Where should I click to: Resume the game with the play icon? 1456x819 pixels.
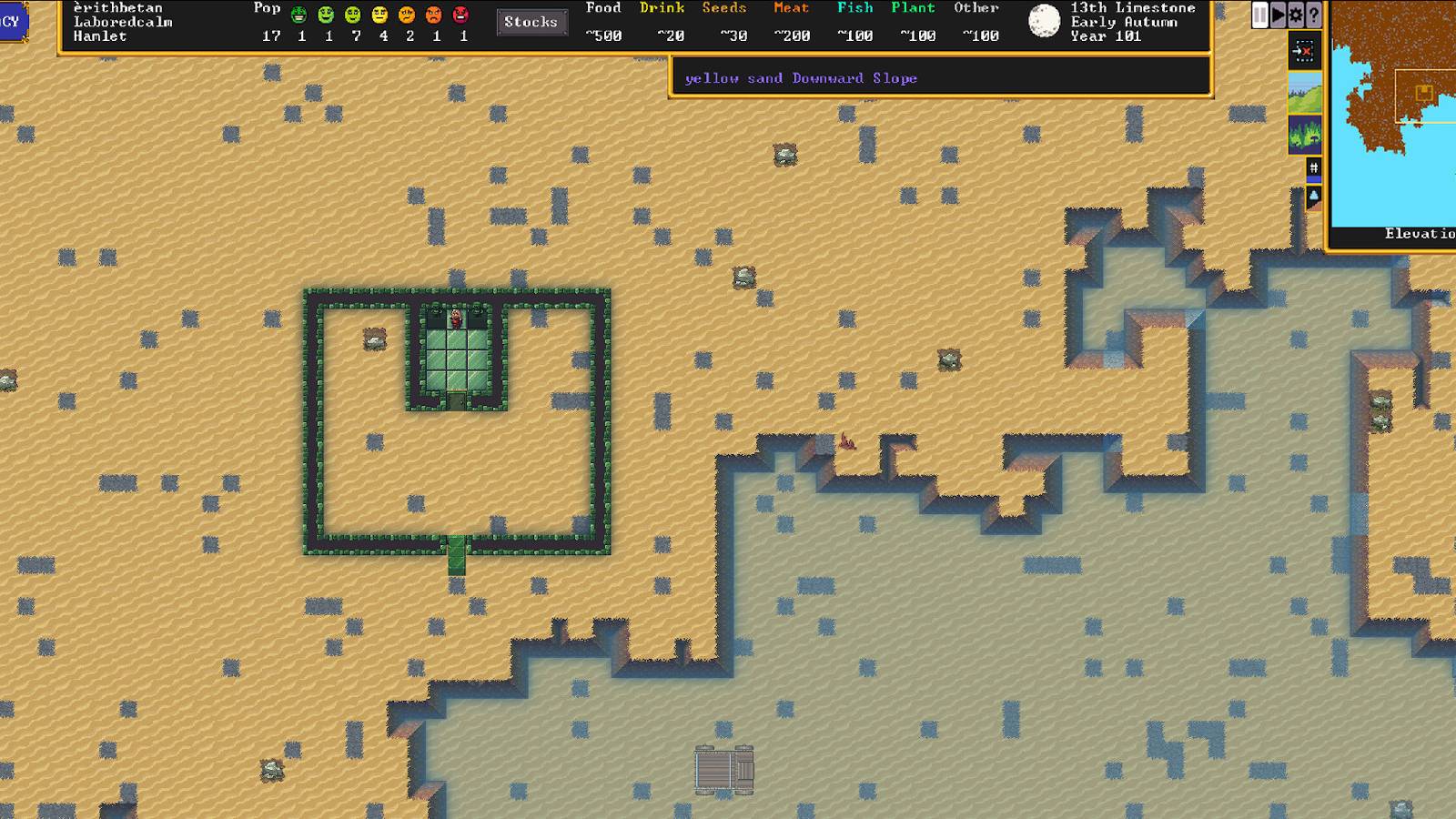coord(1279,14)
